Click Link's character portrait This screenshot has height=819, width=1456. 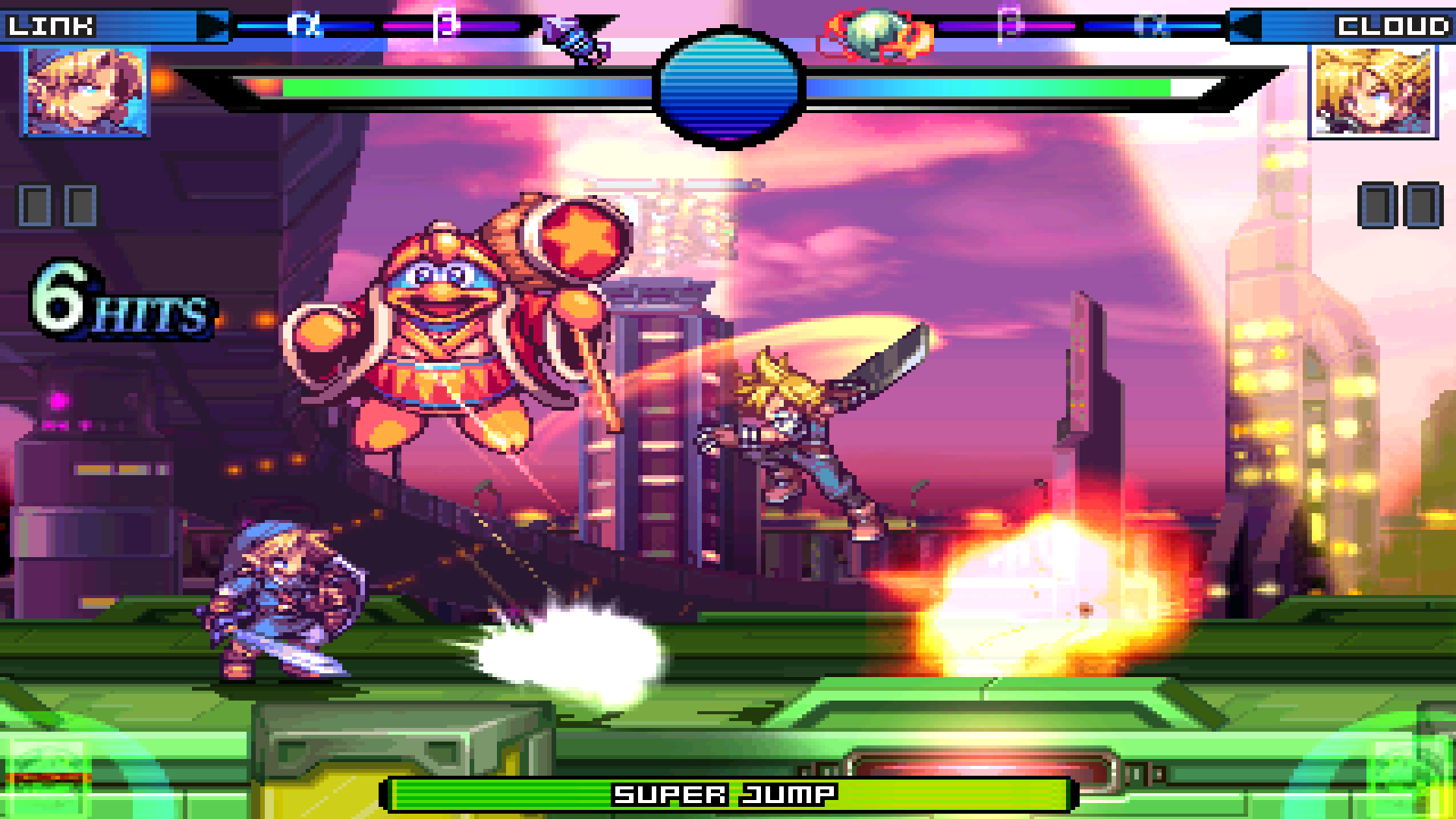tap(86, 92)
